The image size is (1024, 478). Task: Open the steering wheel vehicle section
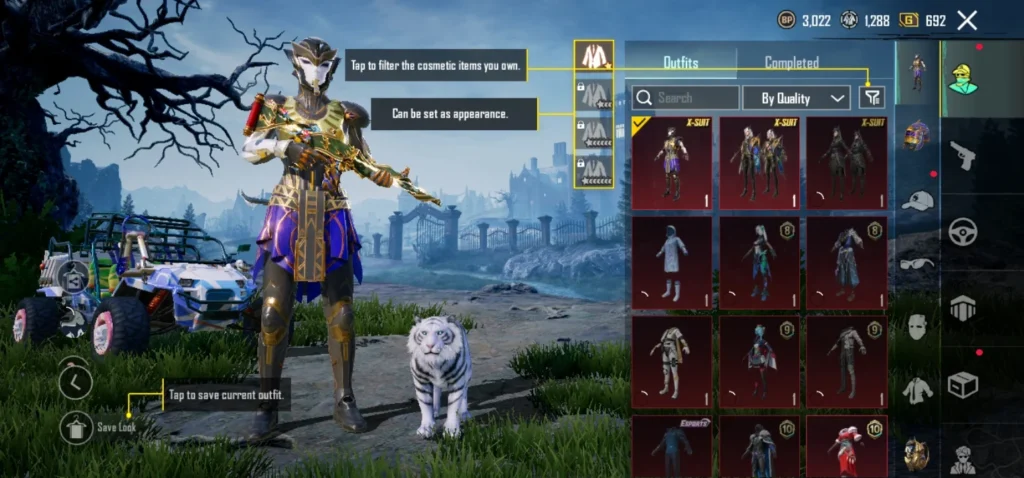[x=963, y=231]
